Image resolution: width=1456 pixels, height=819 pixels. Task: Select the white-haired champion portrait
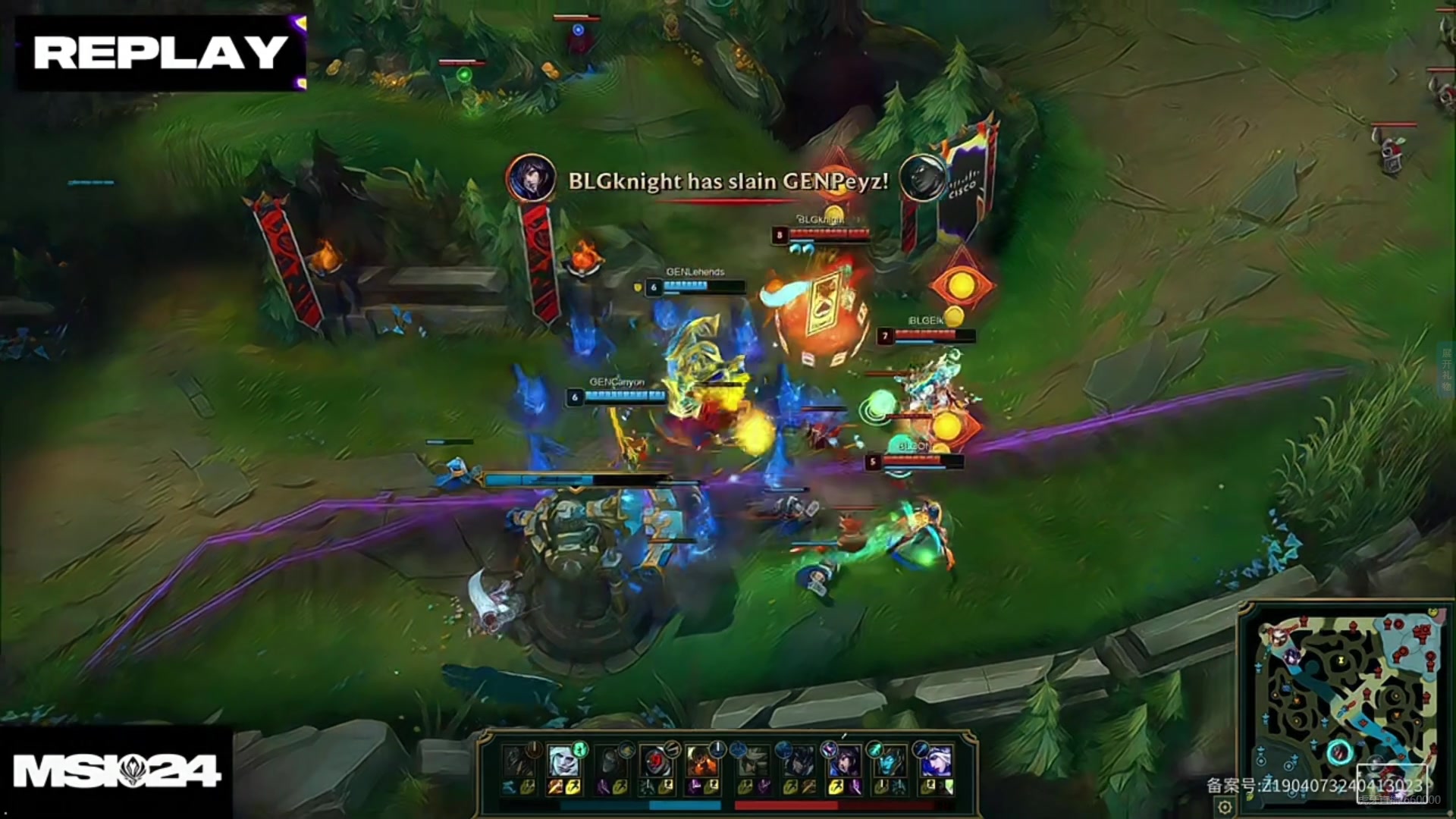click(x=563, y=761)
